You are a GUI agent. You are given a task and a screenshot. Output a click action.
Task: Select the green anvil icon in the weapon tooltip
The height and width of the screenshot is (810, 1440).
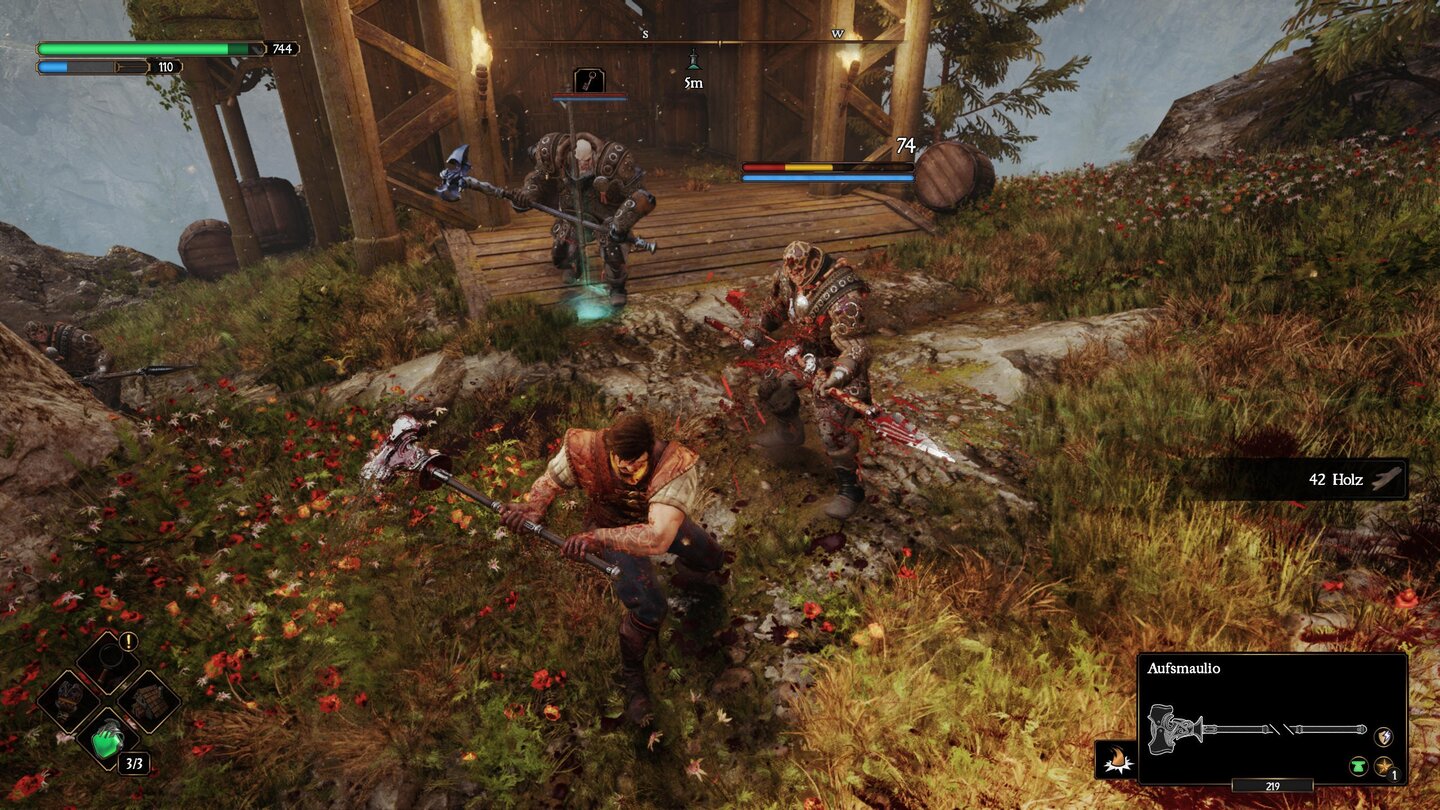click(1360, 766)
